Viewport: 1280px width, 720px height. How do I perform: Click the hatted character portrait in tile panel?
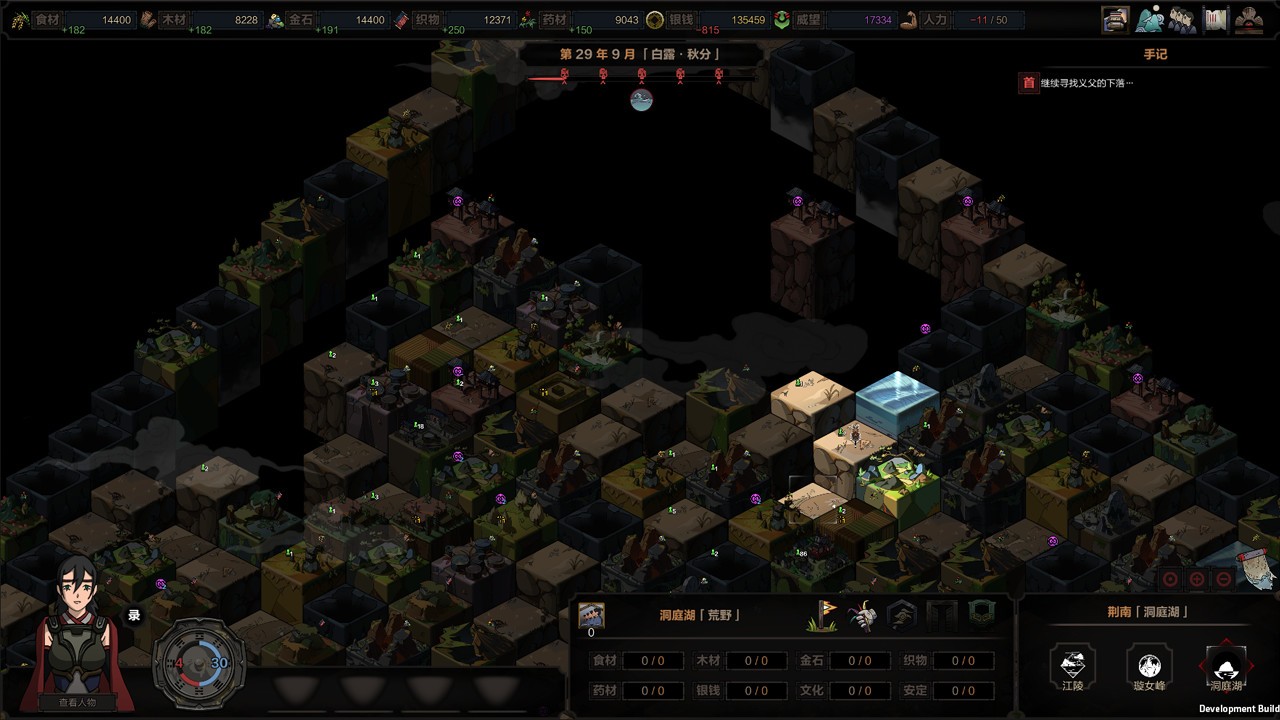pyautogui.click(x=591, y=615)
